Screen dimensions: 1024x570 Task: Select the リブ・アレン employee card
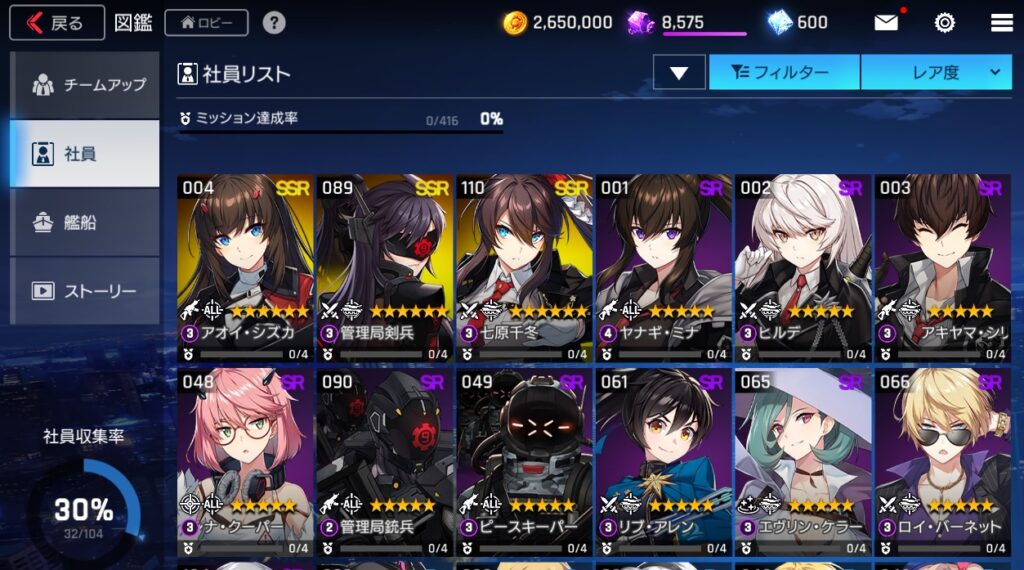664,462
